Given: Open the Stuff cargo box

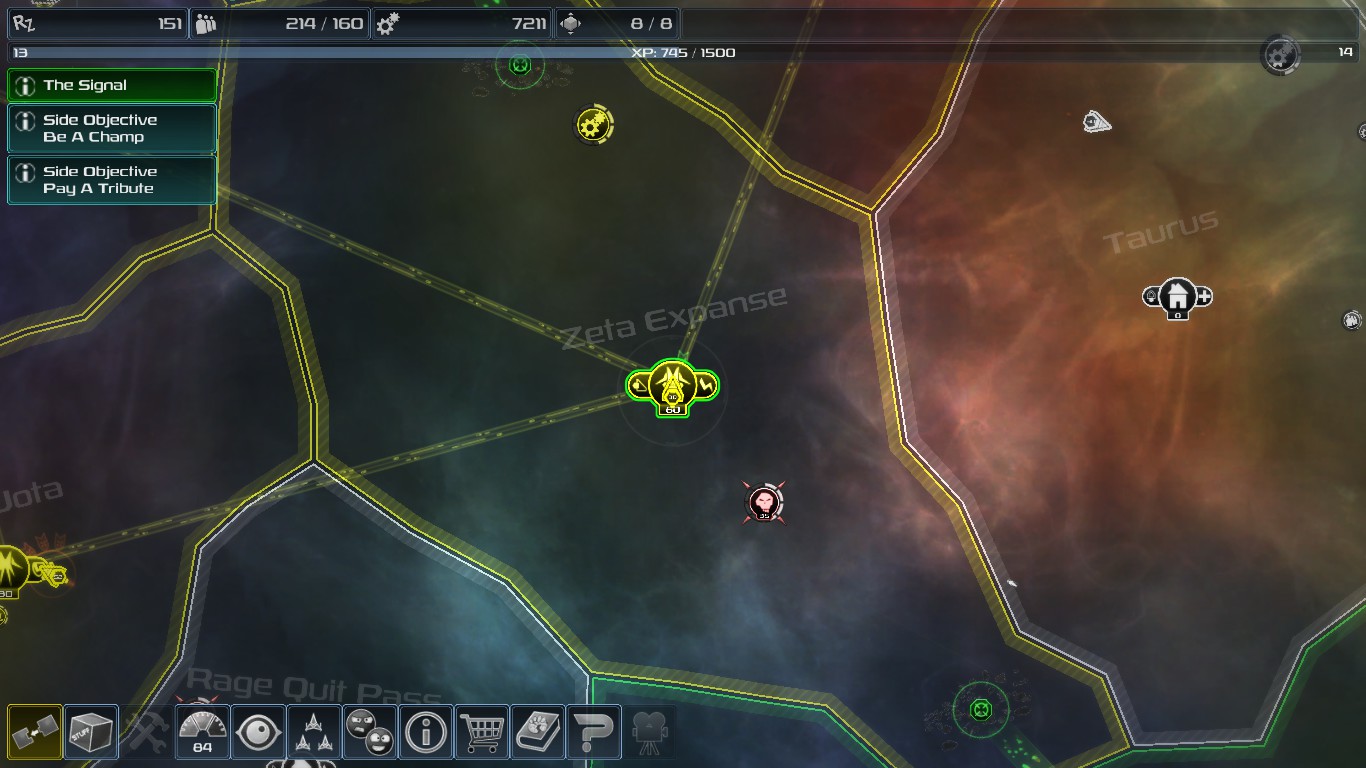Looking at the screenshot, I should (91, 732).
